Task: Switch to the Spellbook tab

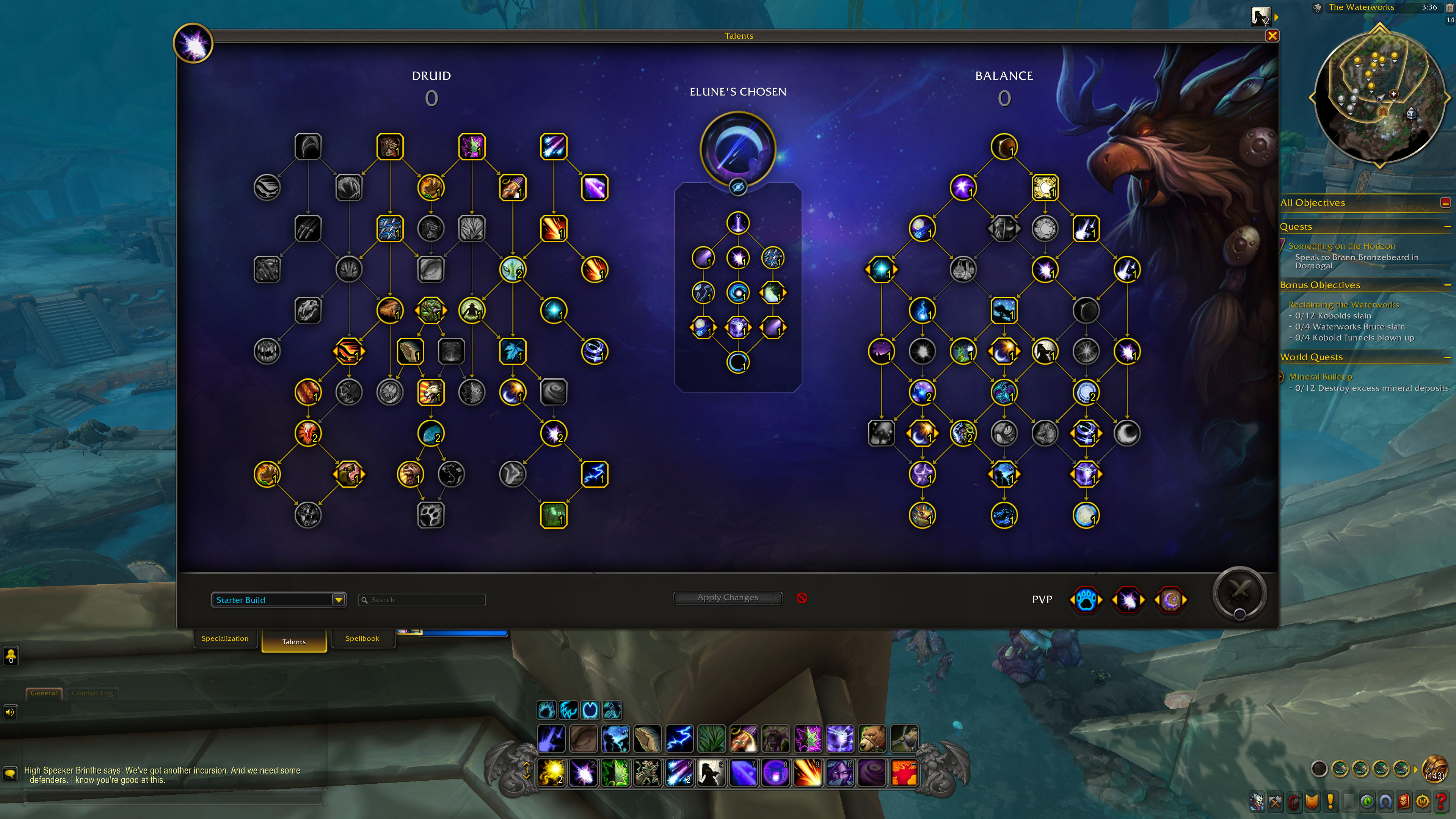Action: point(363,639)
